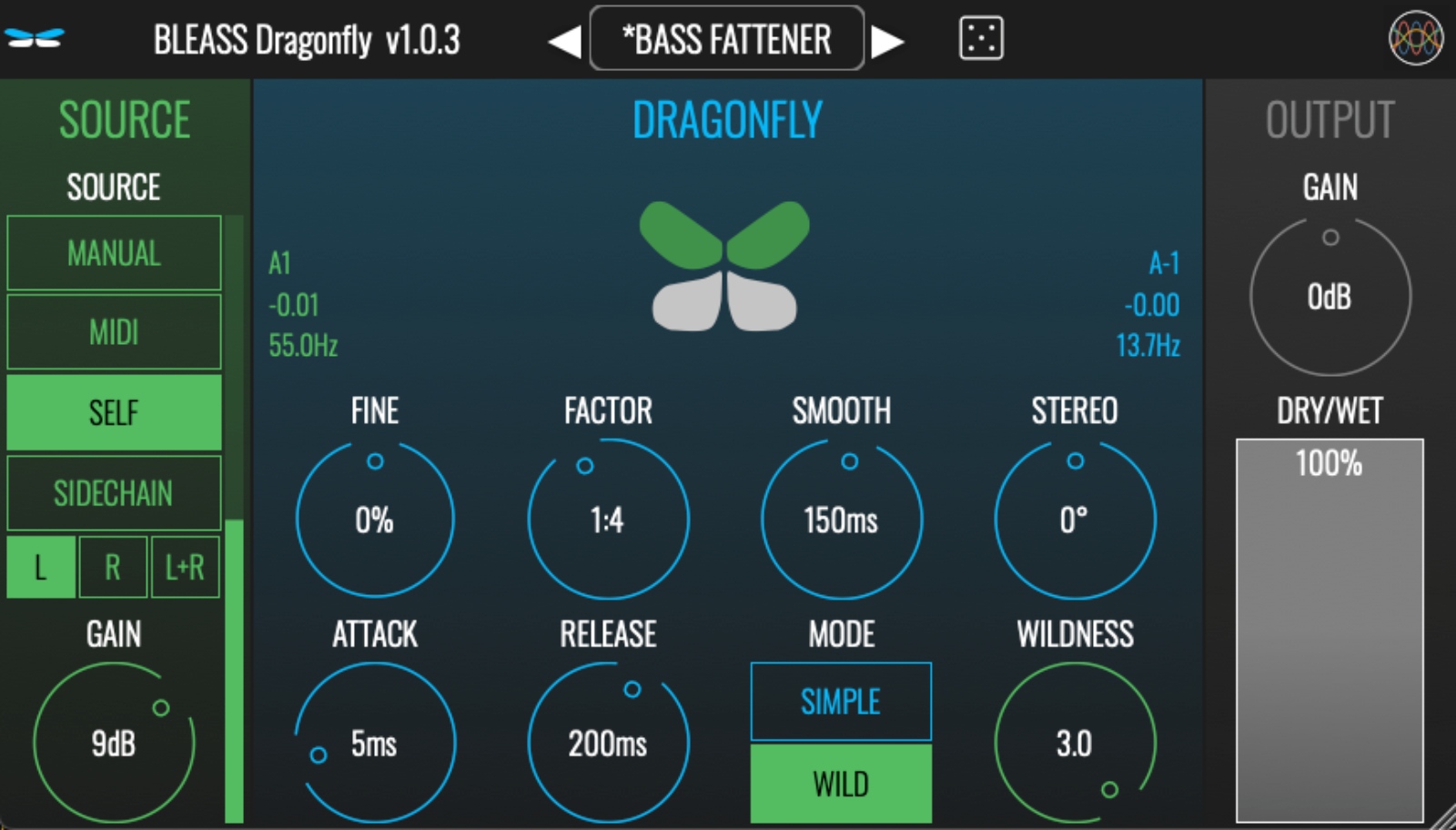Open the *BASS FATTENER preset selector
Screen dimensions: 1456x830
pyautogui.click(x=725, y=39)
